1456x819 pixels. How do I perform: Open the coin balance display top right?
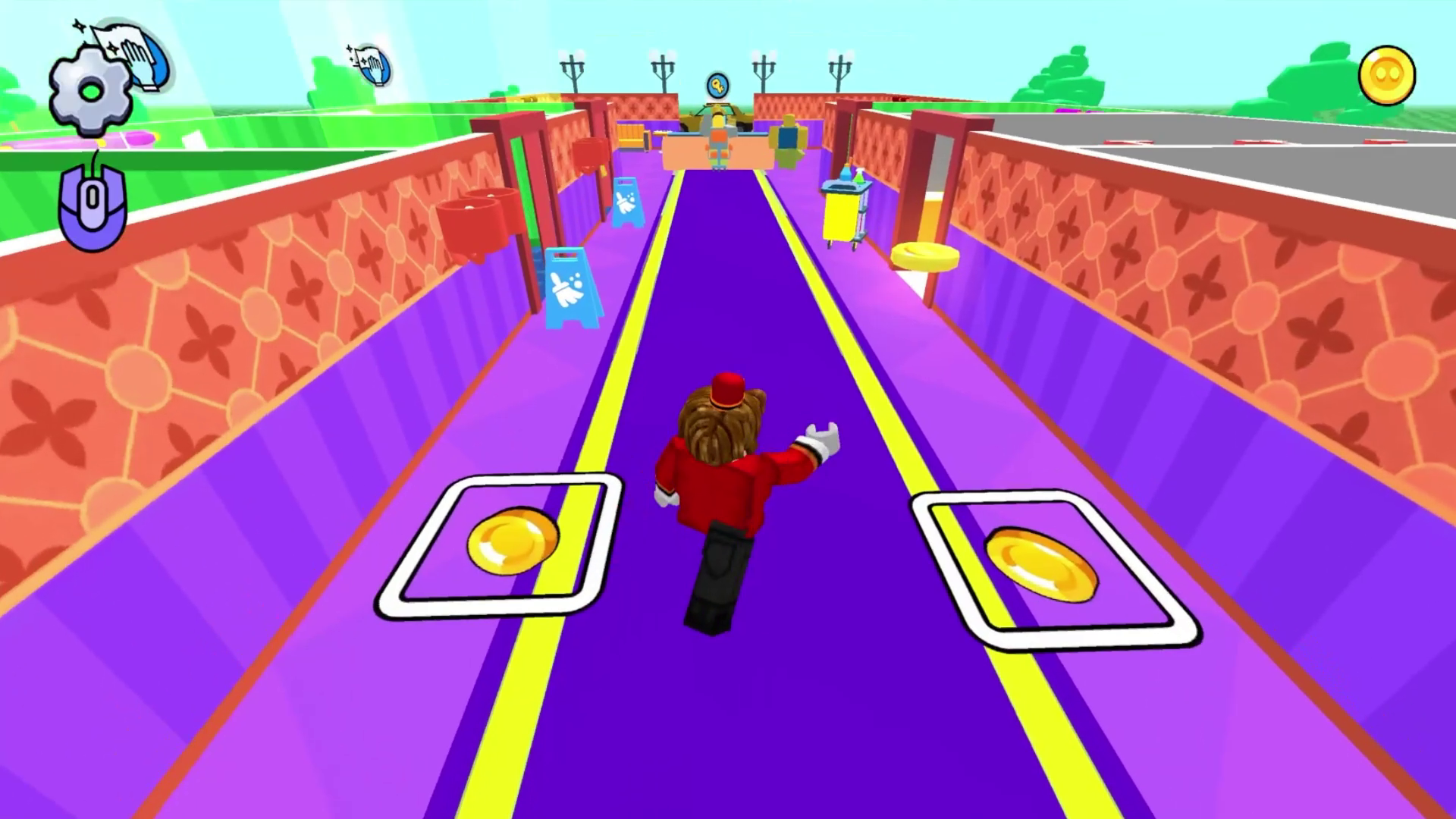(1389, 76)
